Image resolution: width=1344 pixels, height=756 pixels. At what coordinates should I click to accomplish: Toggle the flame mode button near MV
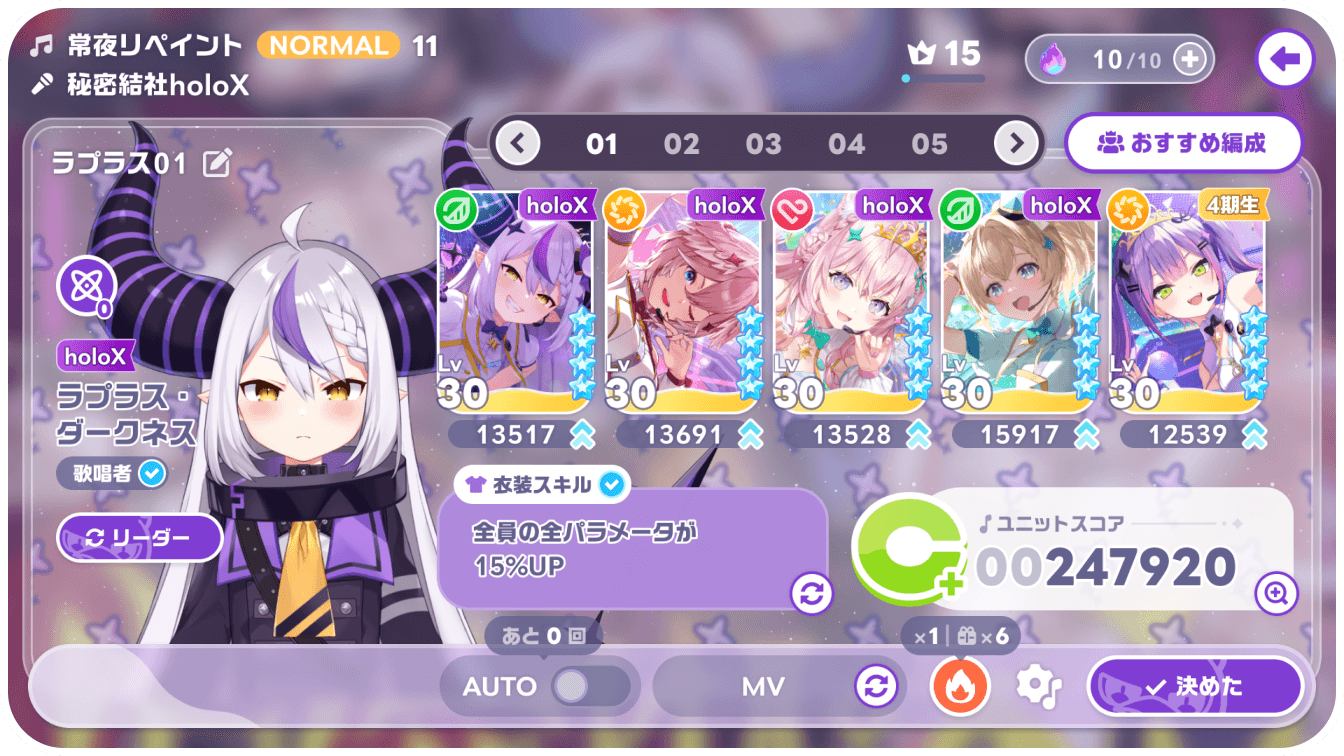(x=959, y=686)
